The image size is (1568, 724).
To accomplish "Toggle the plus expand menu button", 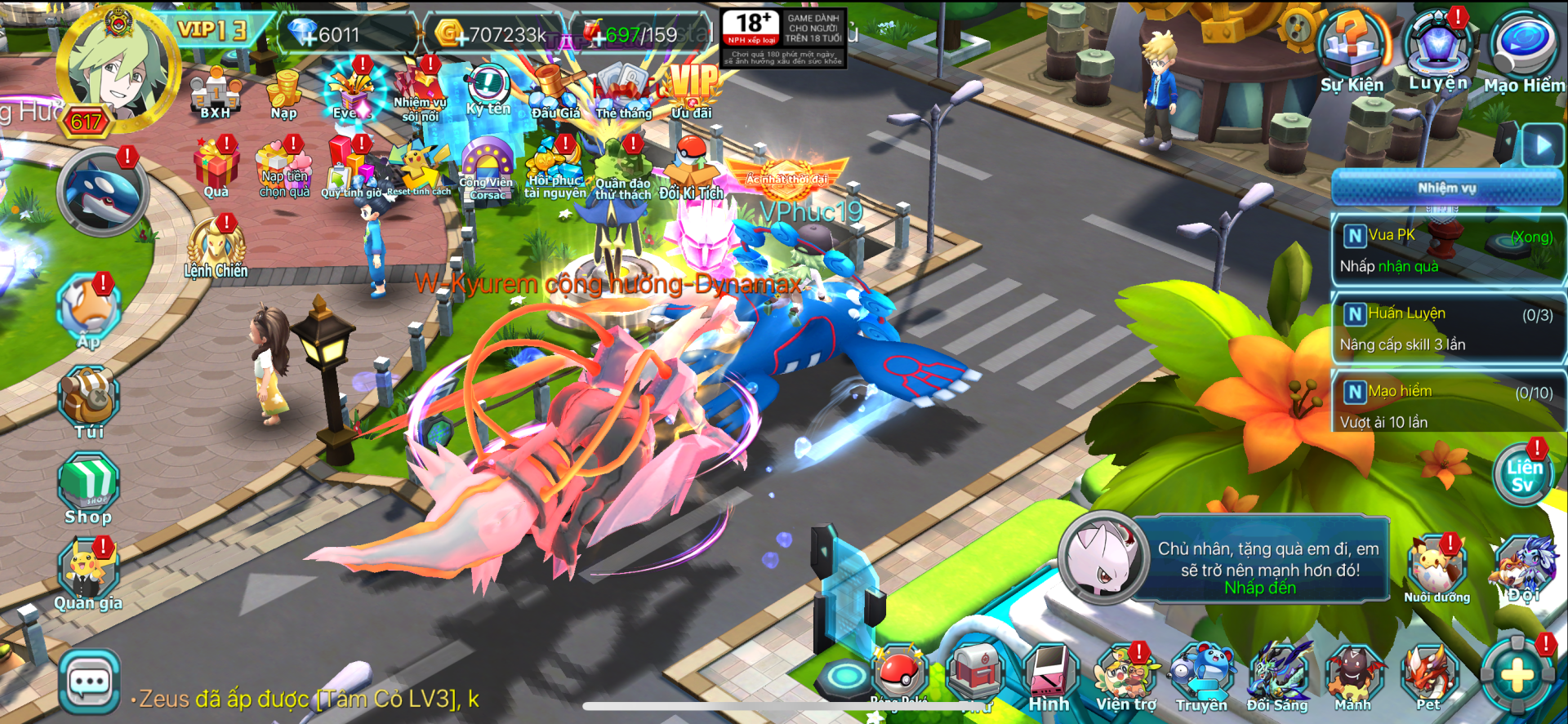I will click(x=1517, y=676).
